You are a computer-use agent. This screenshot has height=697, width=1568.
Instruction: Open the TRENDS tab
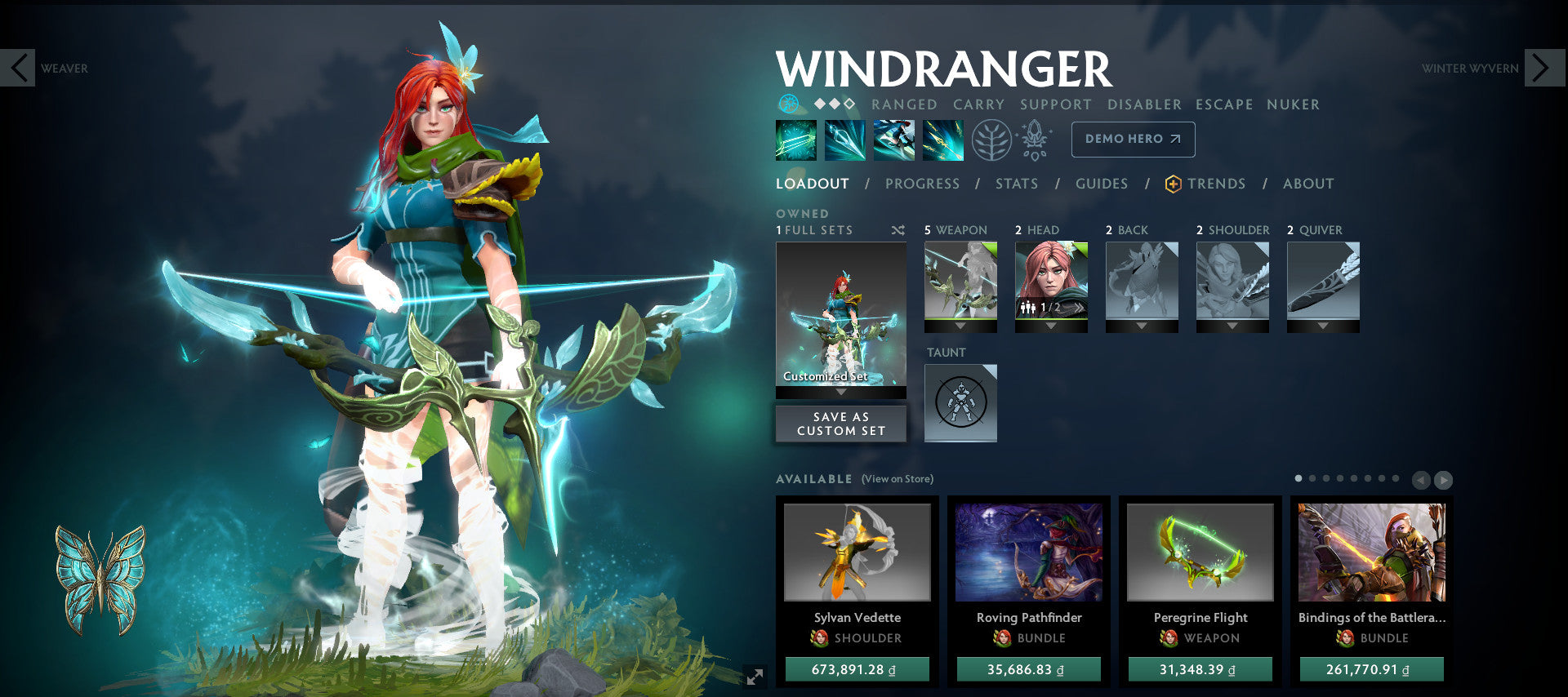point(1218,184)
